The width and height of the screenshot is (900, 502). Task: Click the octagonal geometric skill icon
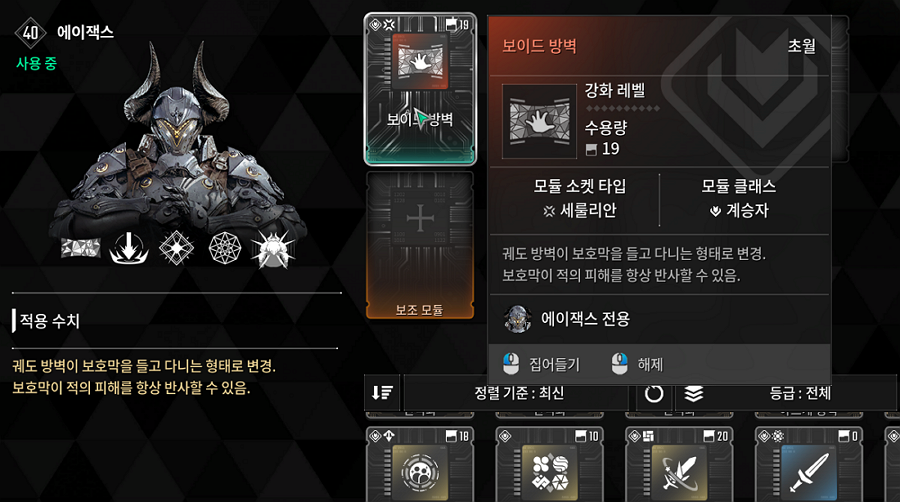(225, 249)
